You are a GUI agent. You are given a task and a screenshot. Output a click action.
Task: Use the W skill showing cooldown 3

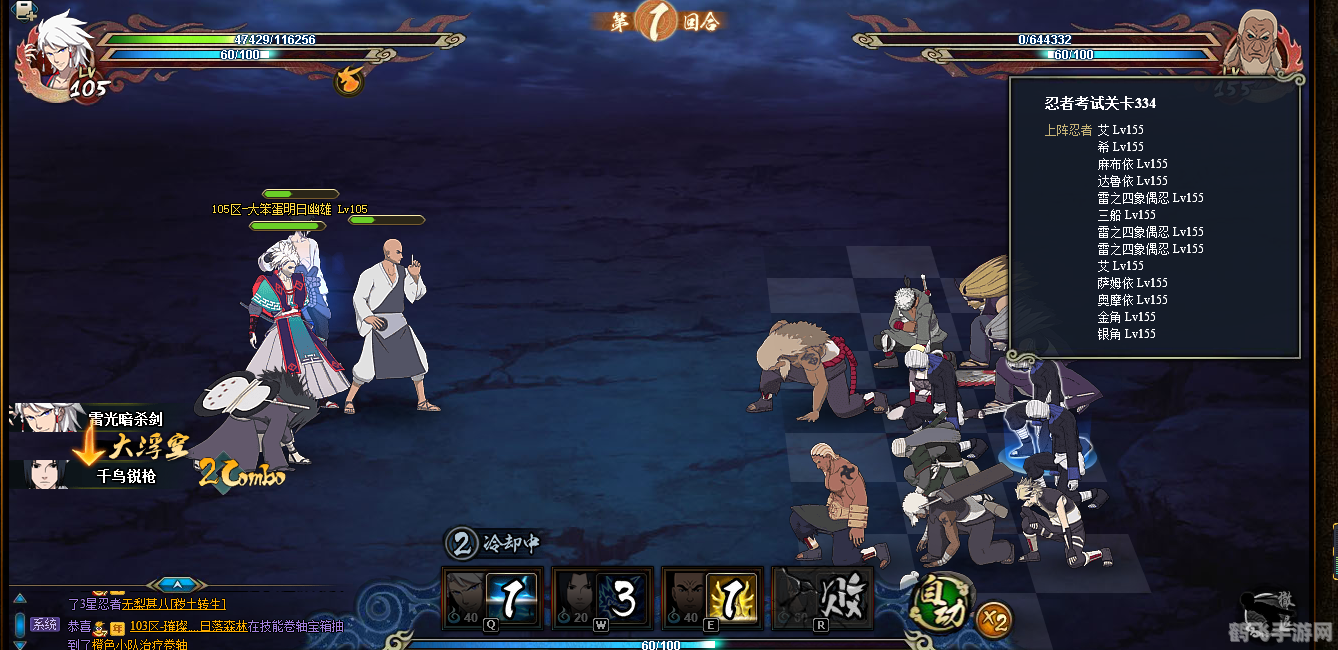602,599
